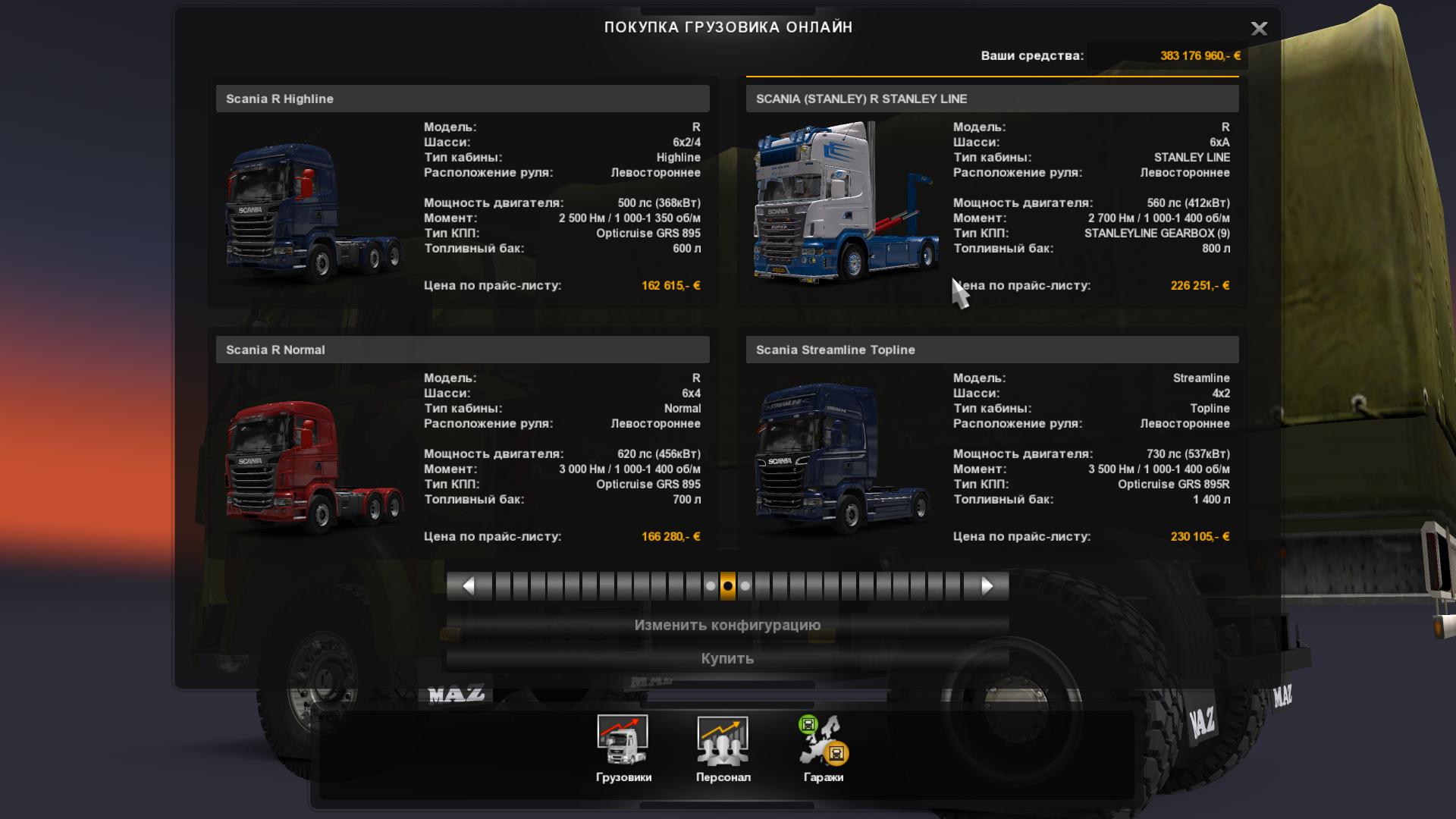This screenshot has height=819, width=1456.
Task: Click the highlighted current page marker
Action: (x=728, y=586)
